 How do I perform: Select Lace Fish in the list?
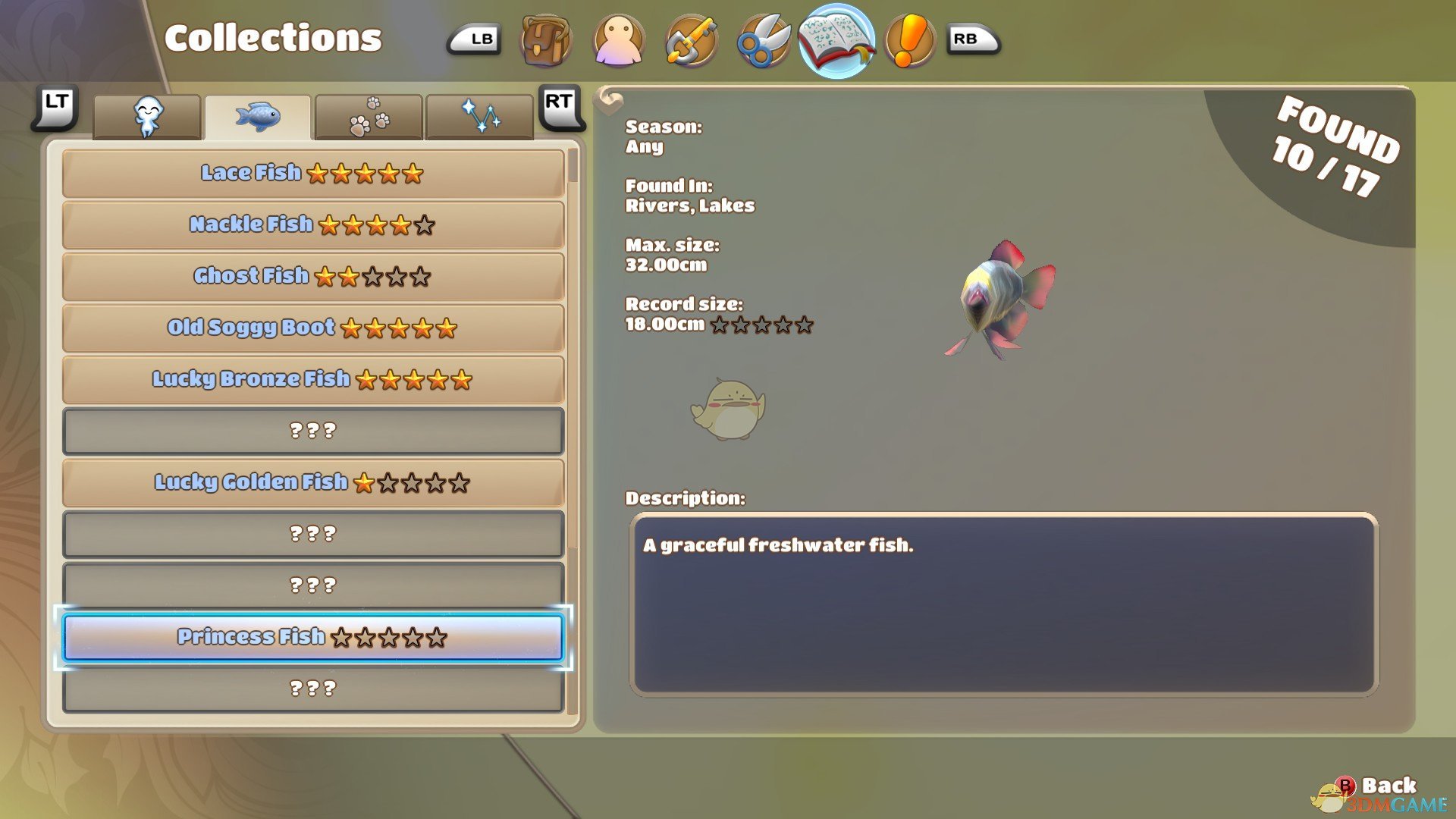tap(312, 174)
